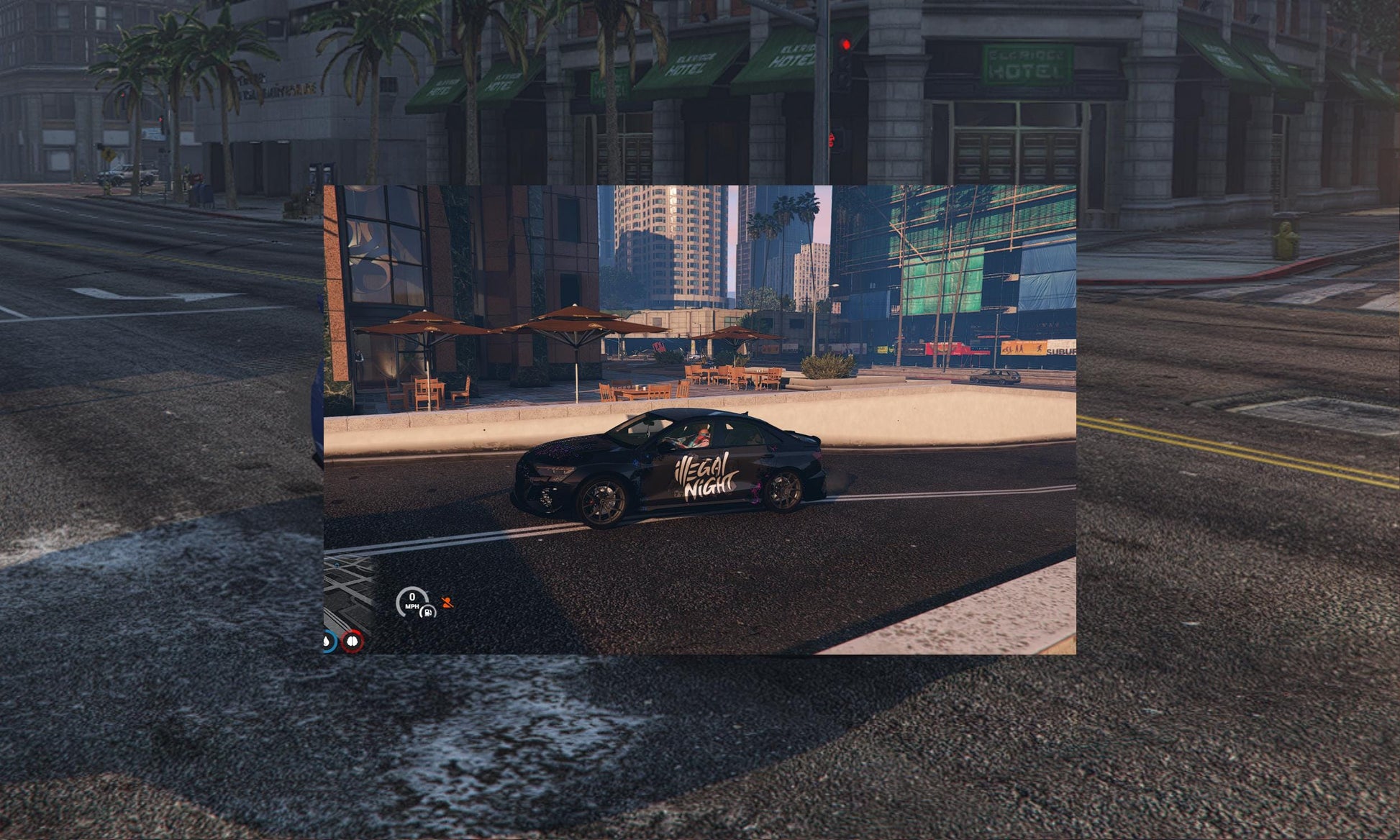Click the minimap in the corner
This screenshot has width=1400, height=840.
click(347, 590)
